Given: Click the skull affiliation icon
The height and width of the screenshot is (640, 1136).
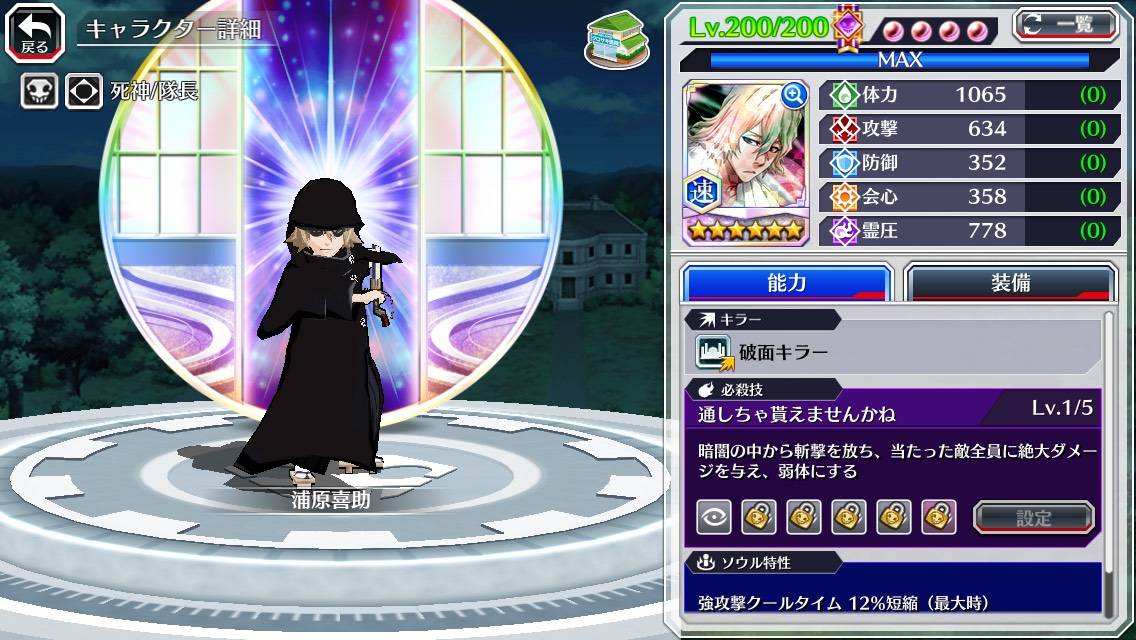Looking at the screenshot, I should click(39, 92).
